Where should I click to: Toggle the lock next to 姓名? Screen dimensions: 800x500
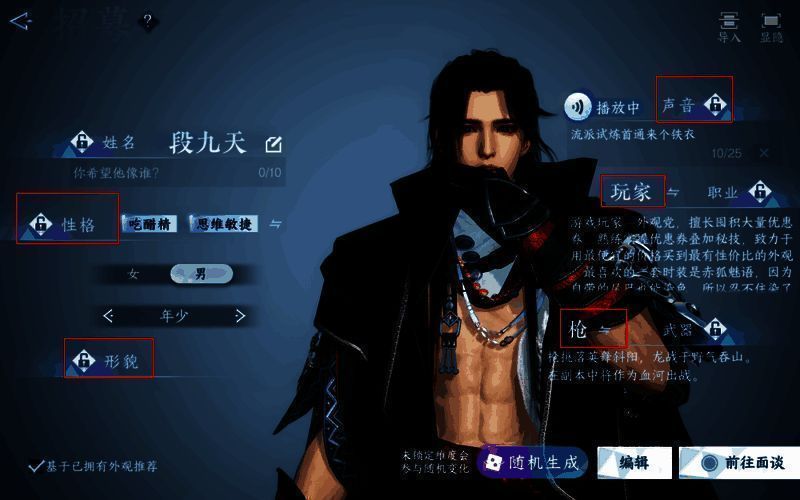point(82,143)
